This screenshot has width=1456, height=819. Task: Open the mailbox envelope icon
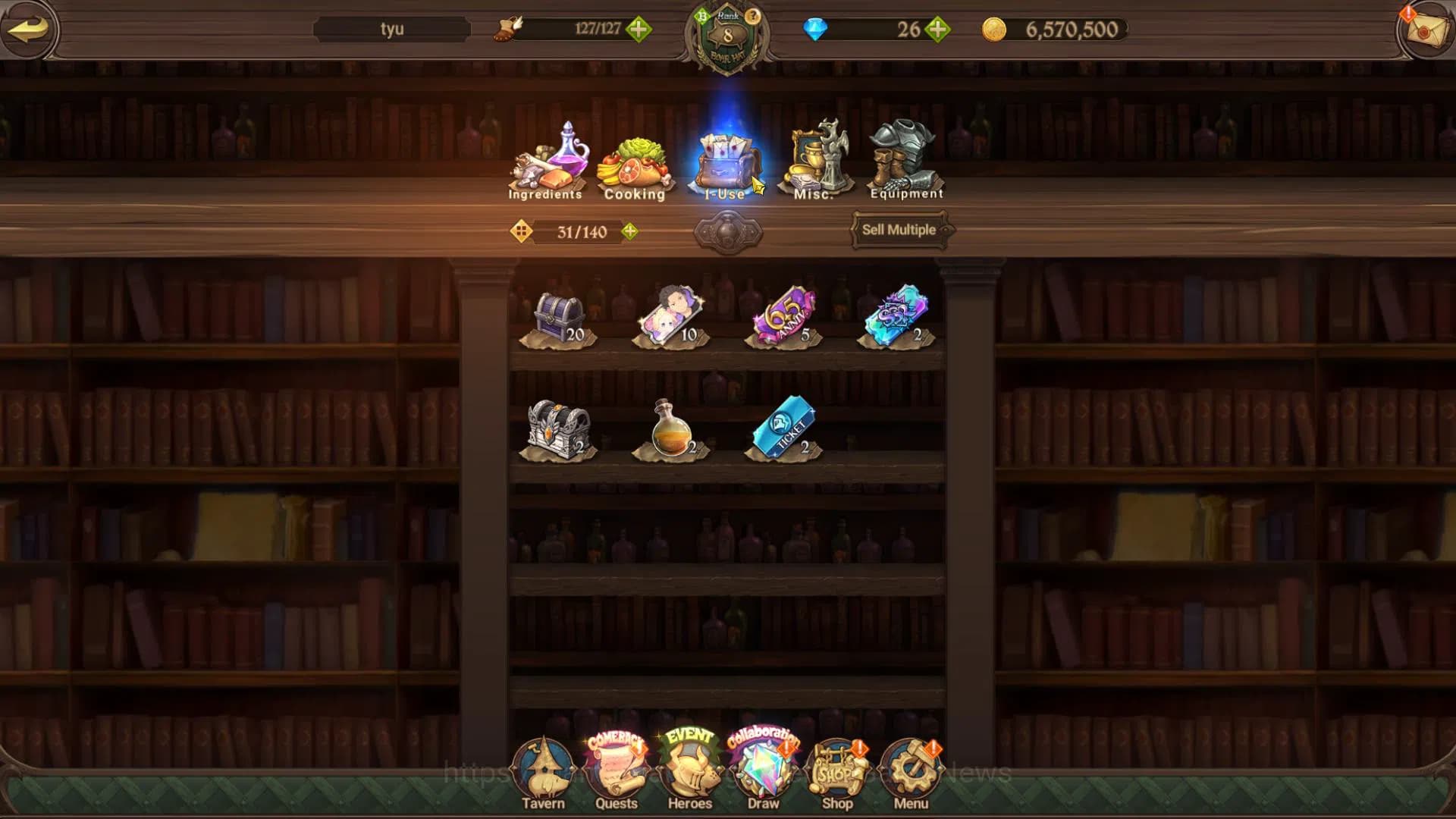1426,30
